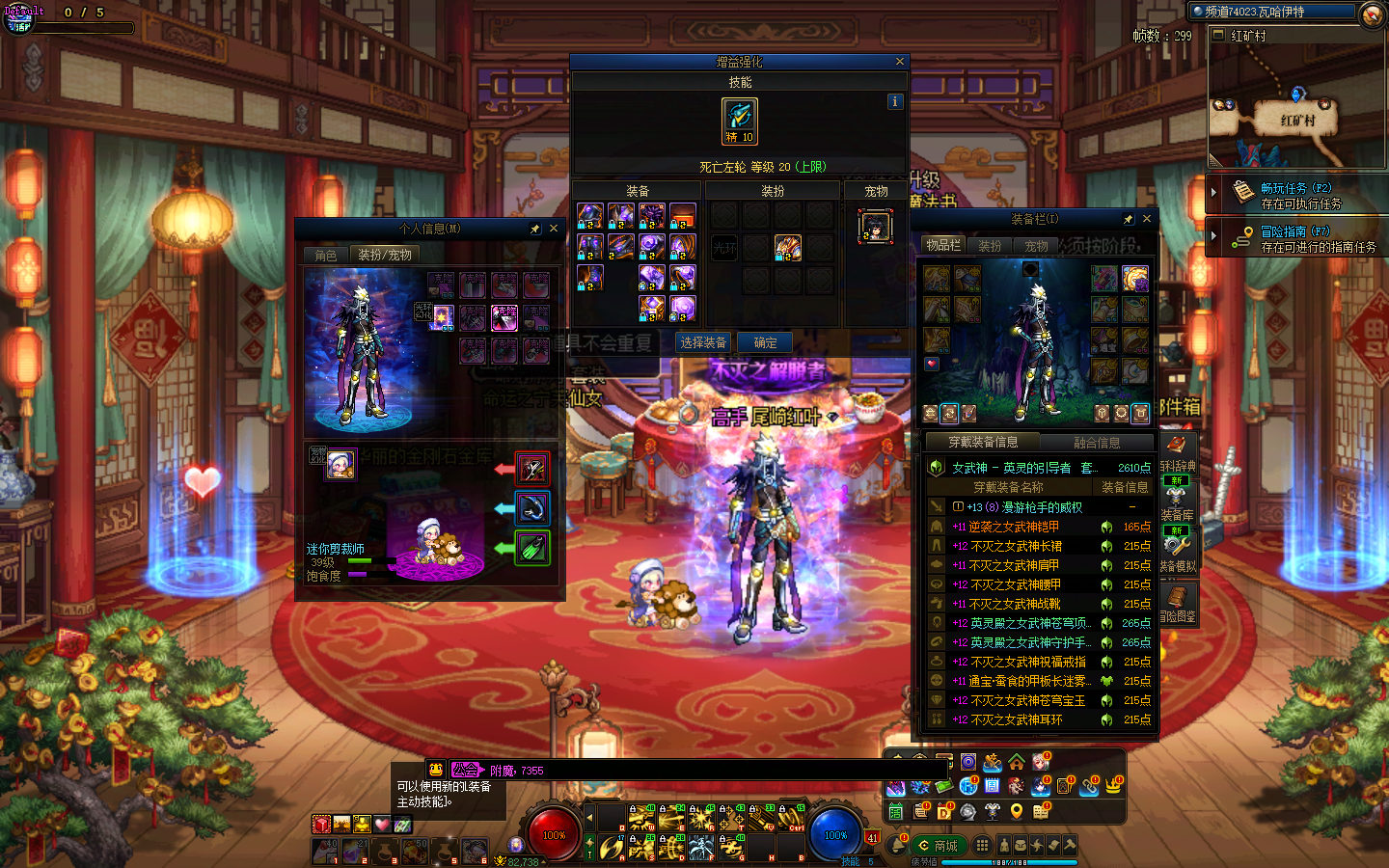Click the 选择装备 button
The image size is (1389, 868).
pos(702,342)
